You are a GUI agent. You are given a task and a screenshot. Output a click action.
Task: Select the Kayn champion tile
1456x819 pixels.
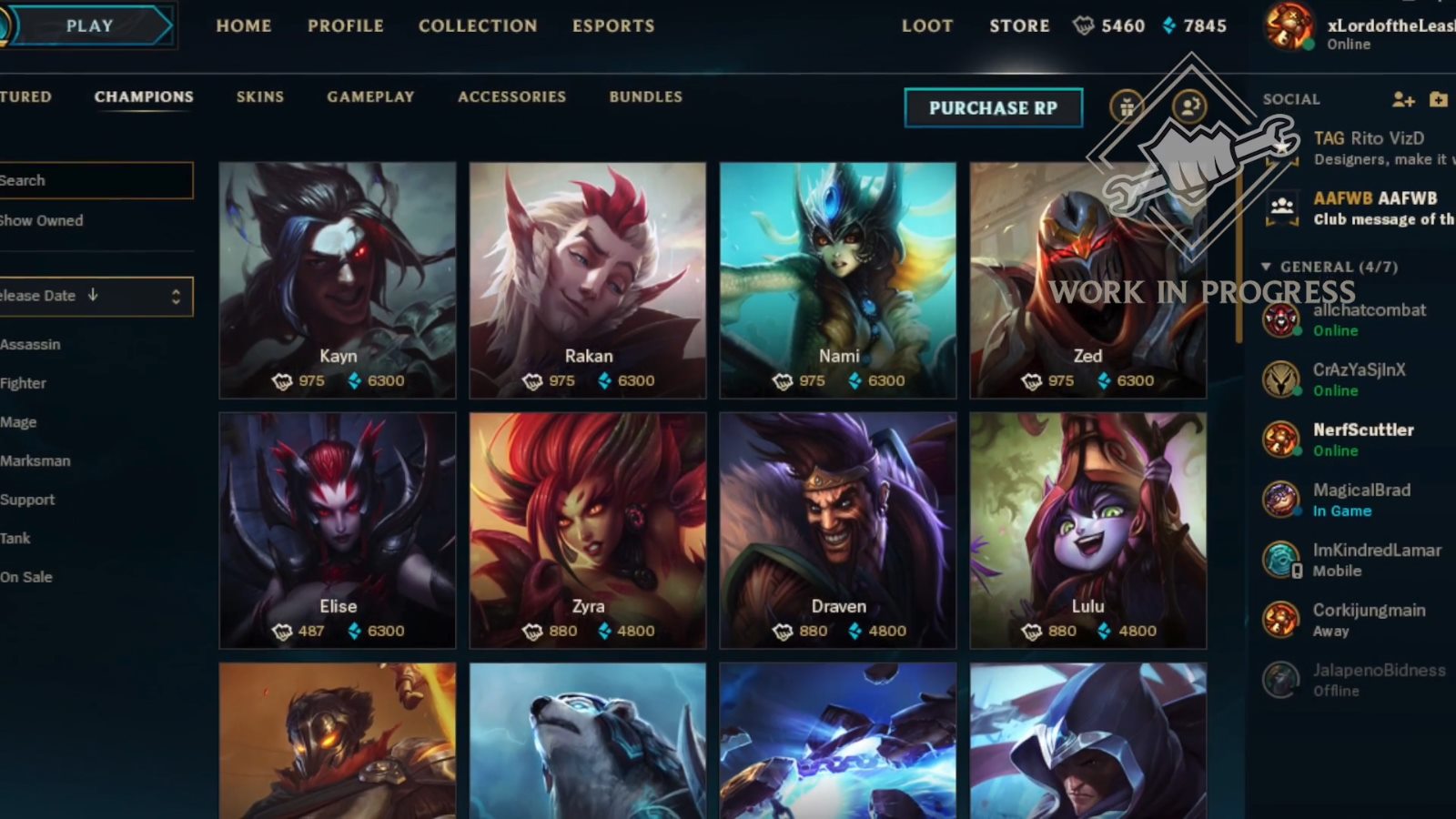338,280
